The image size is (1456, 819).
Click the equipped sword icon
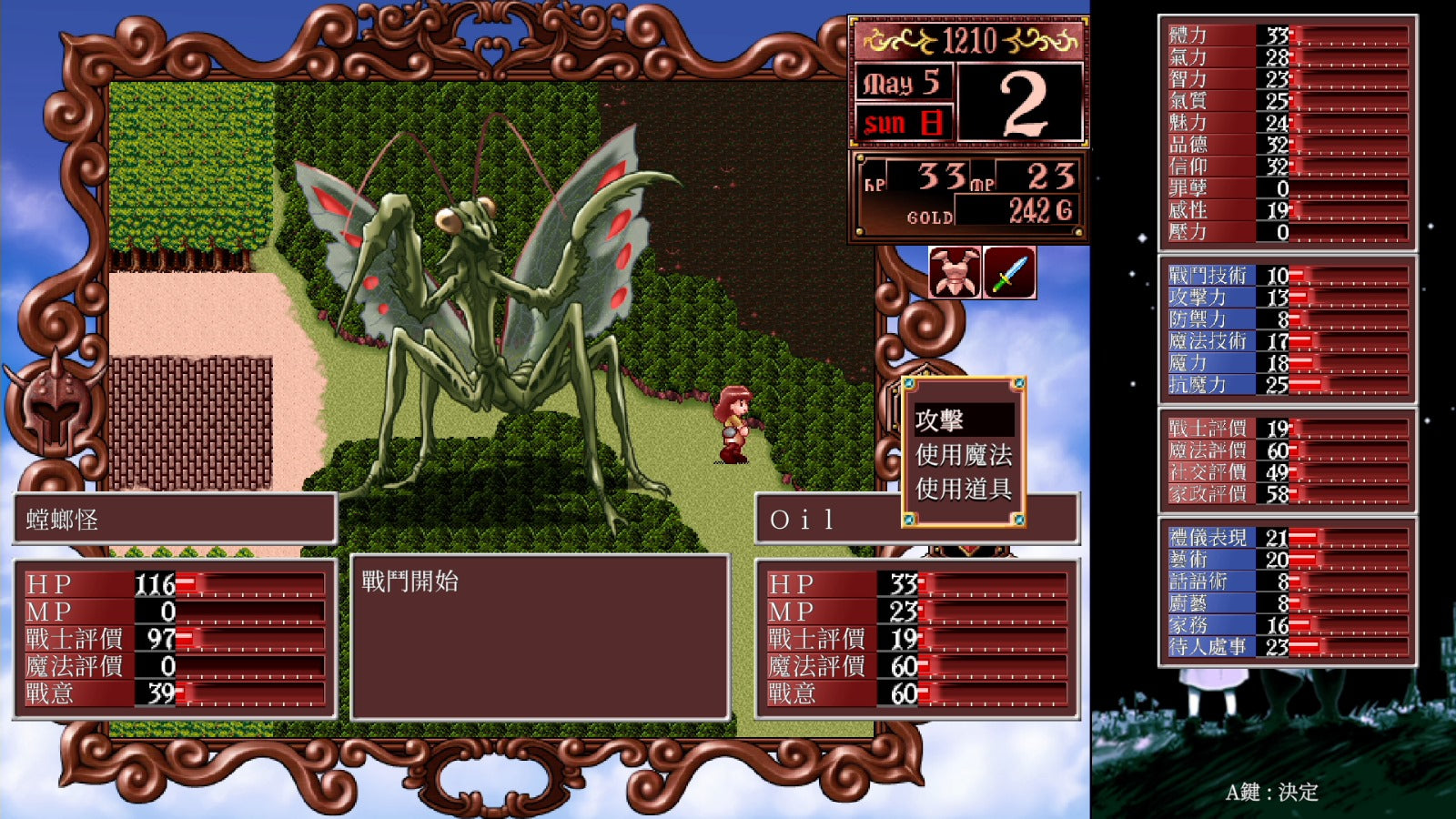[x=1009, y=272]
